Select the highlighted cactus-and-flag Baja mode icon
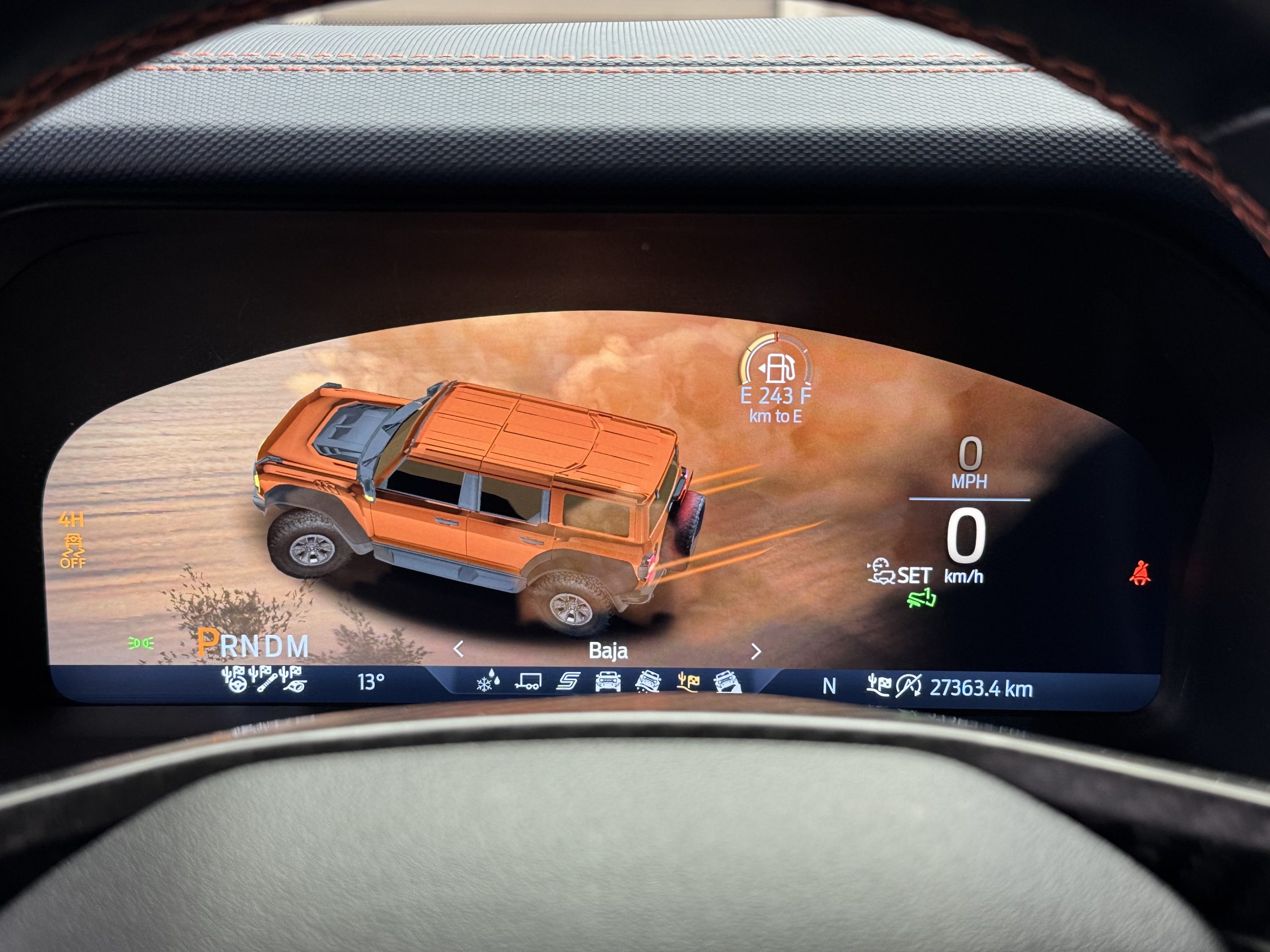The image size is (1270, 952). 688,681
